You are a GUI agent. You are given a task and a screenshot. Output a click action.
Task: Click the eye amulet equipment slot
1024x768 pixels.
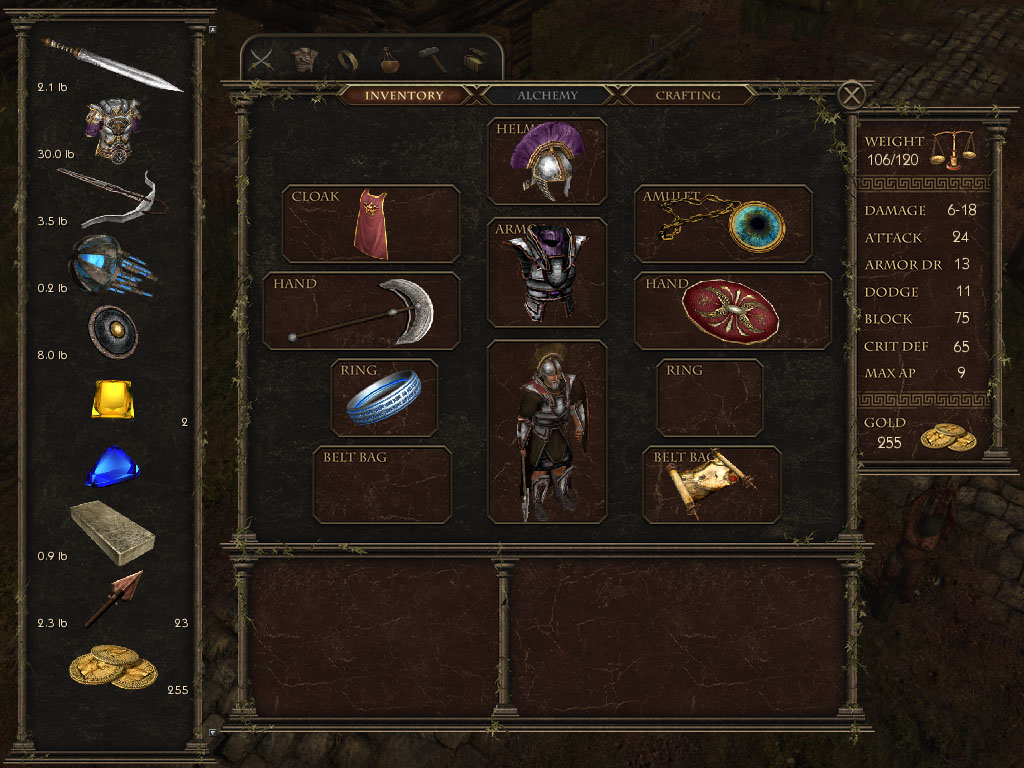tap(723, 224)
